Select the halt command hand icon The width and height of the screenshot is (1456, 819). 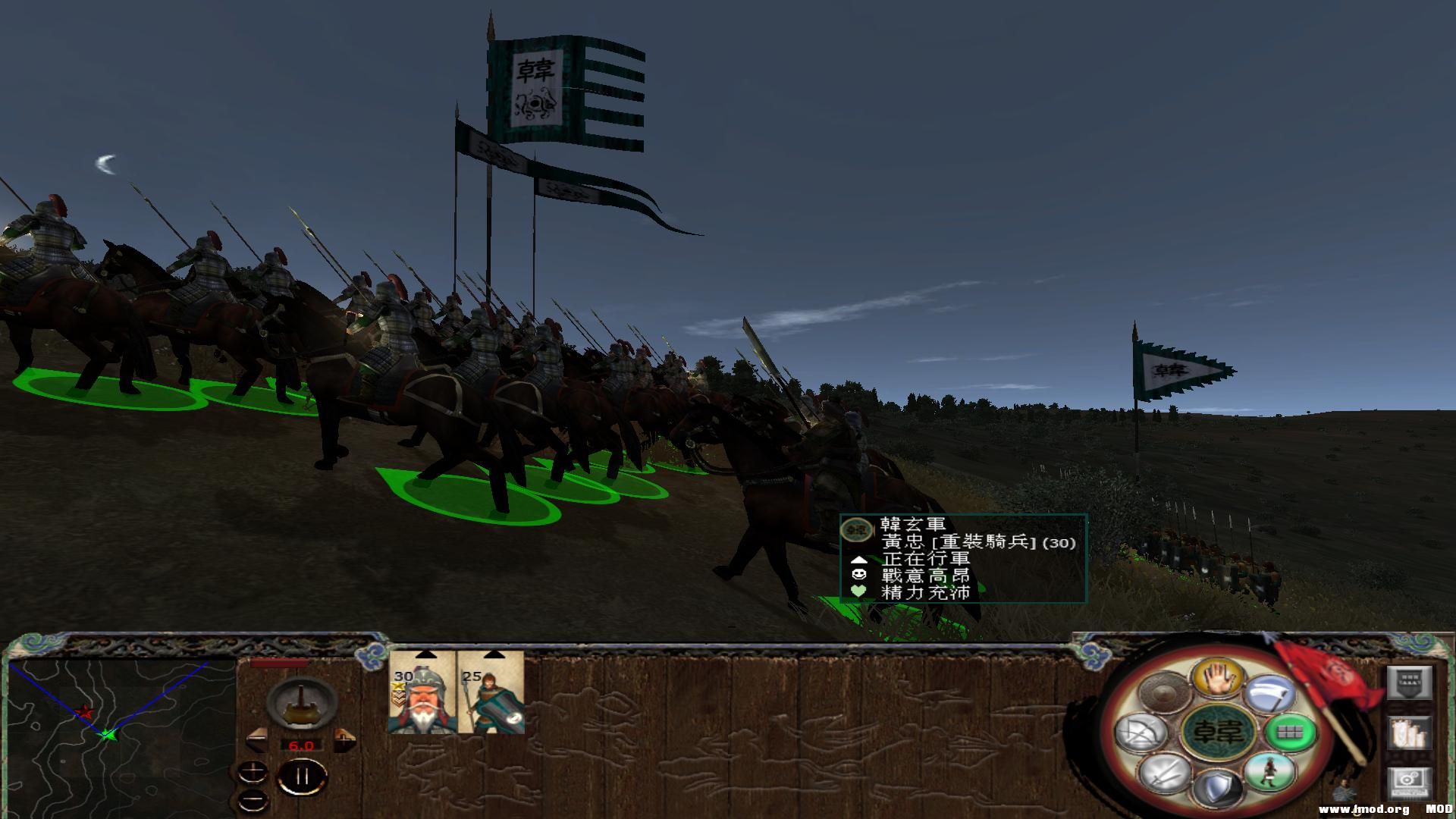[x=1218, y=679]
